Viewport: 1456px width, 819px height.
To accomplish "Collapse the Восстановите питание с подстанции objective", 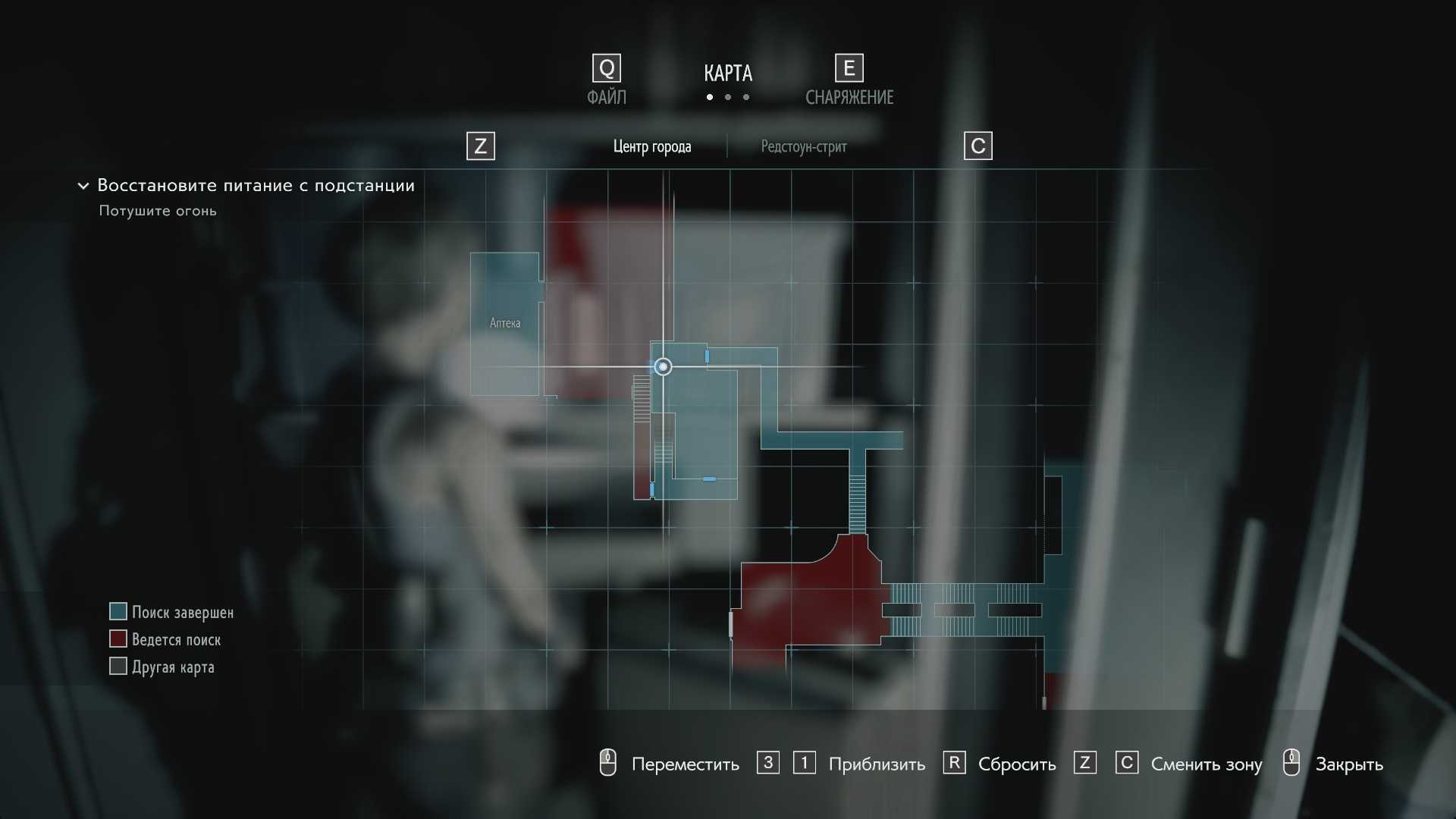I will pyautogui.click(x=83, y=186).
